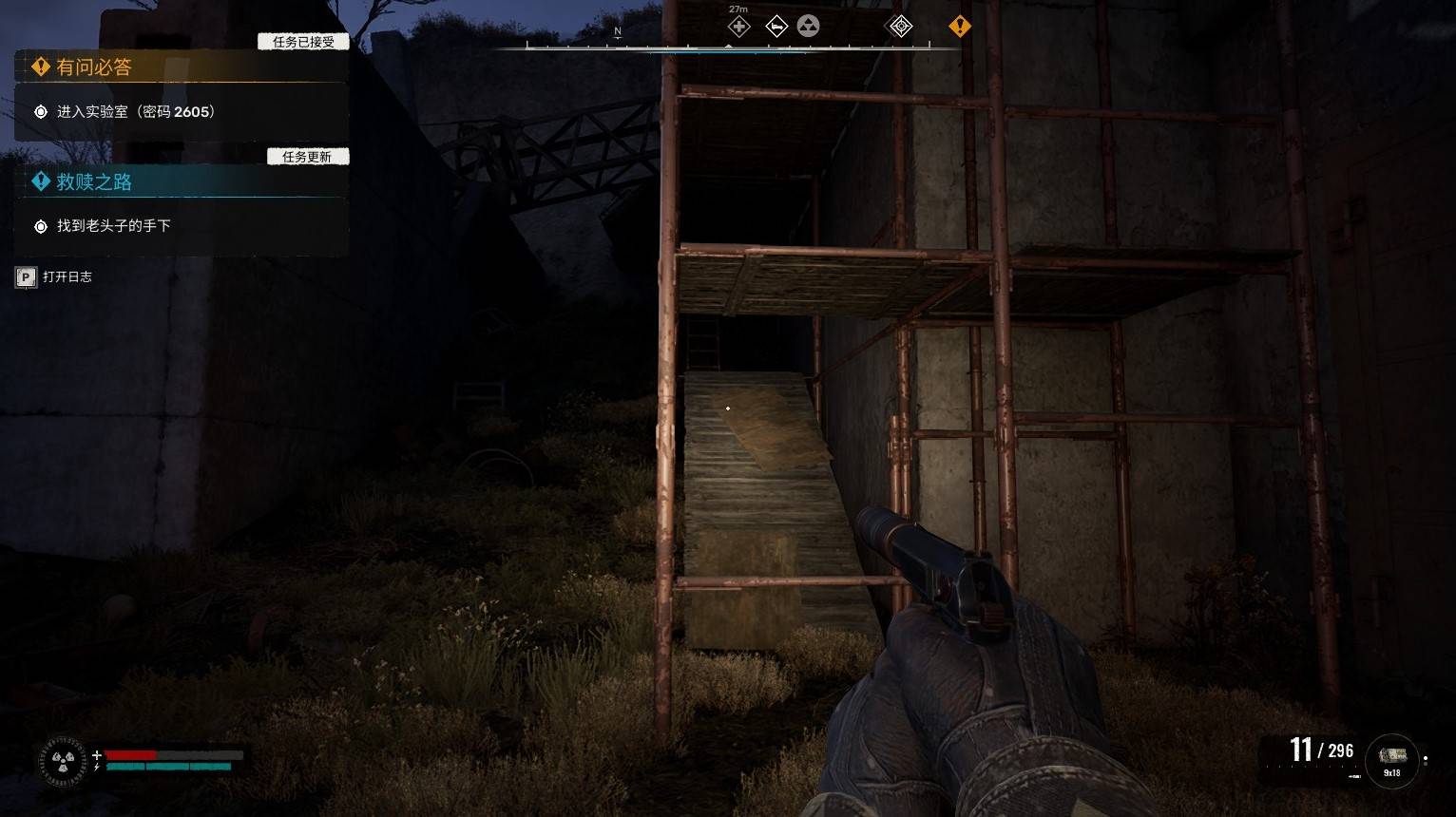This screenshot has height=817, width=1456.
Task: Select the 有问必答 quest tracker header
Action: 93,67
